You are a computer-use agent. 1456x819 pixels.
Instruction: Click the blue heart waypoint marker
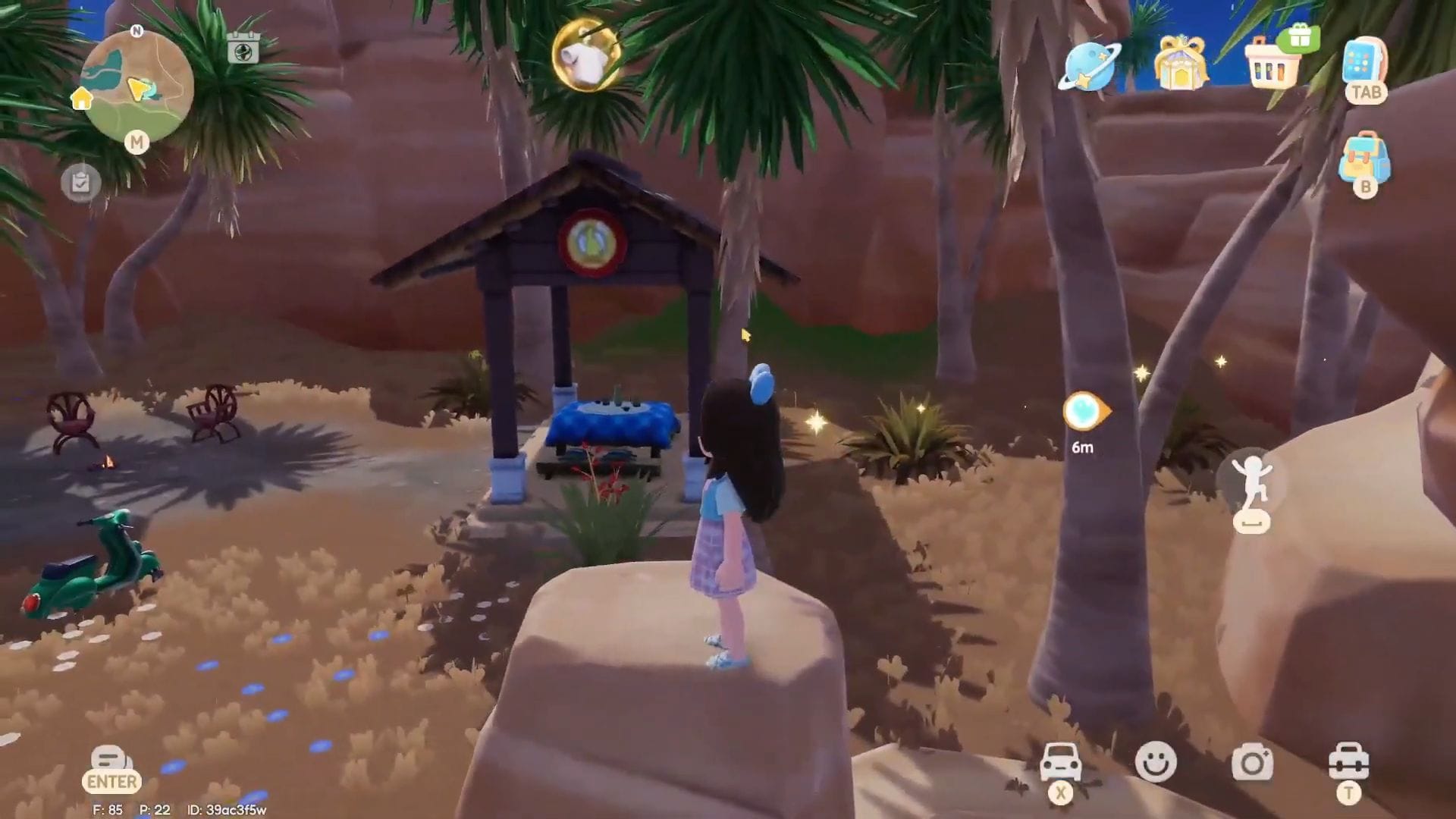pos(1085,412)
